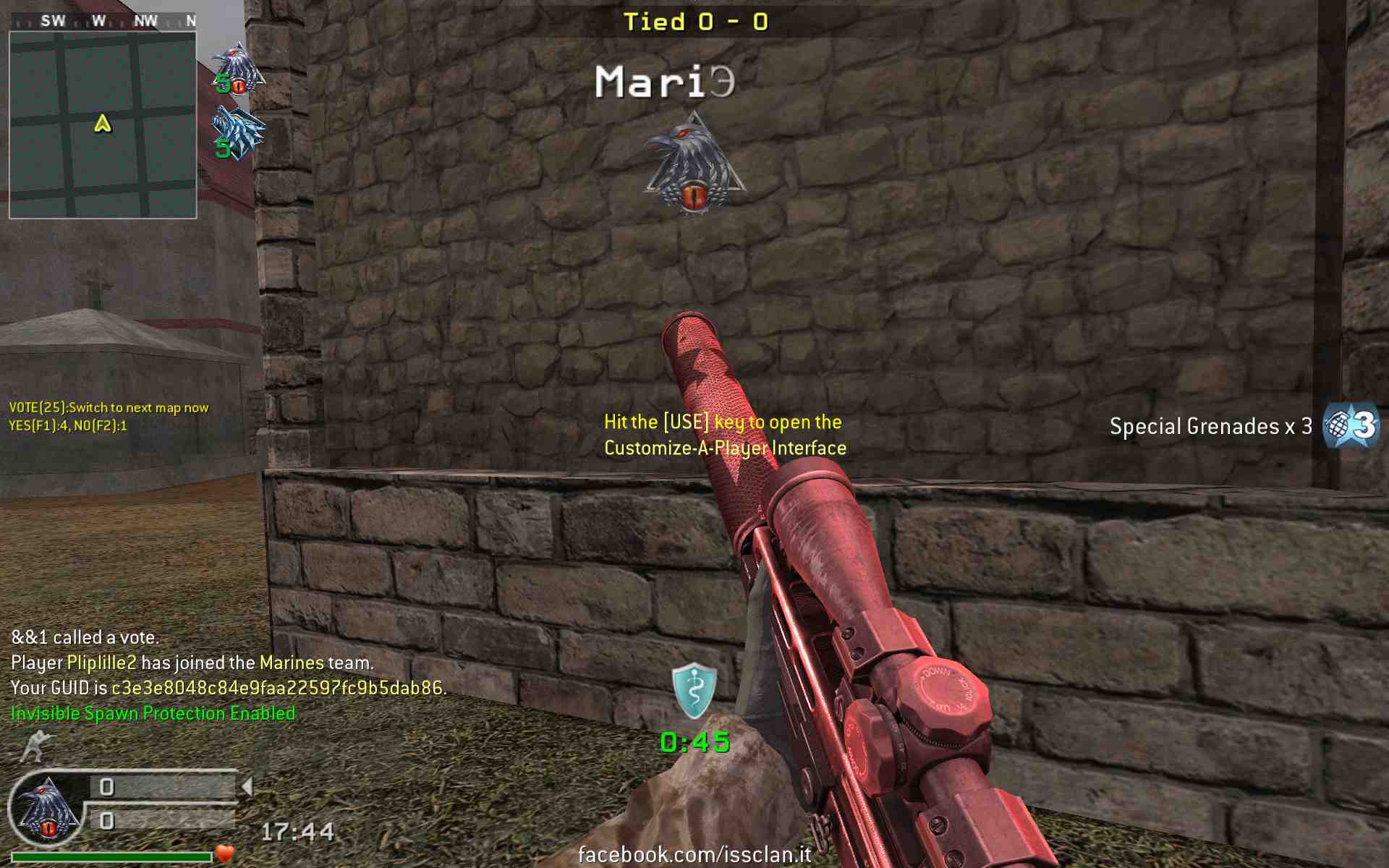
Task: Click the teal spawn protection shield icon
Action: (694, 690)
